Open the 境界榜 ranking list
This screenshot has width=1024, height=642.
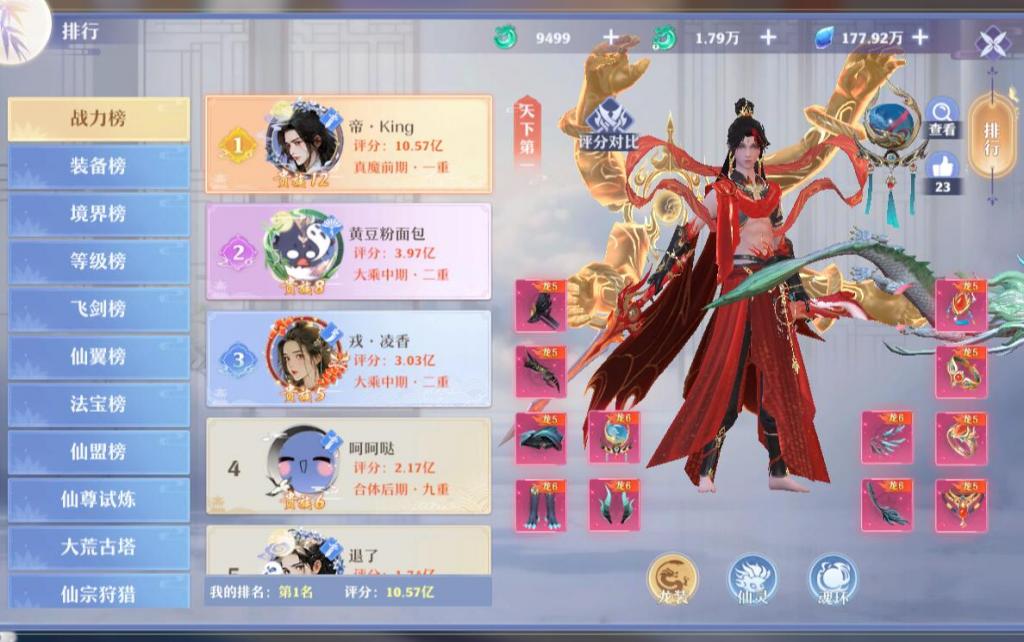(98, 214)
